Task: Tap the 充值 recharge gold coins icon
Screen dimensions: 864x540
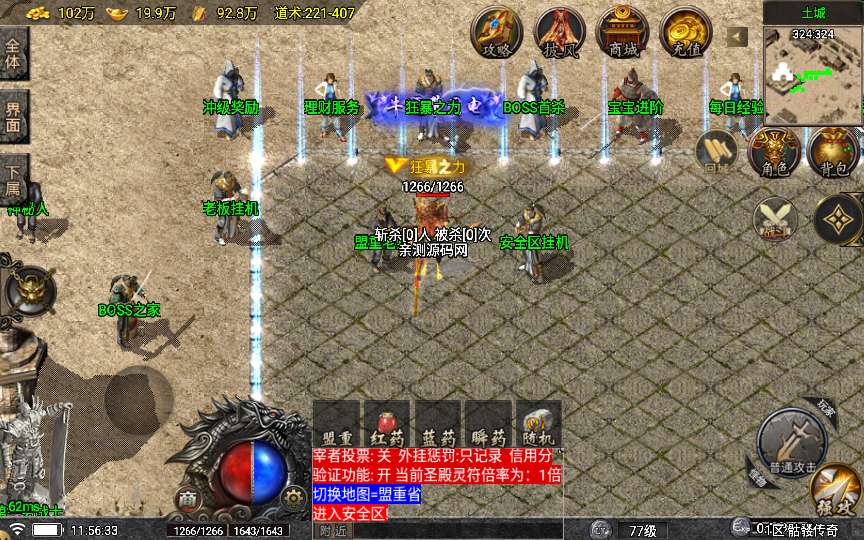Action: [x=684, y=33]
